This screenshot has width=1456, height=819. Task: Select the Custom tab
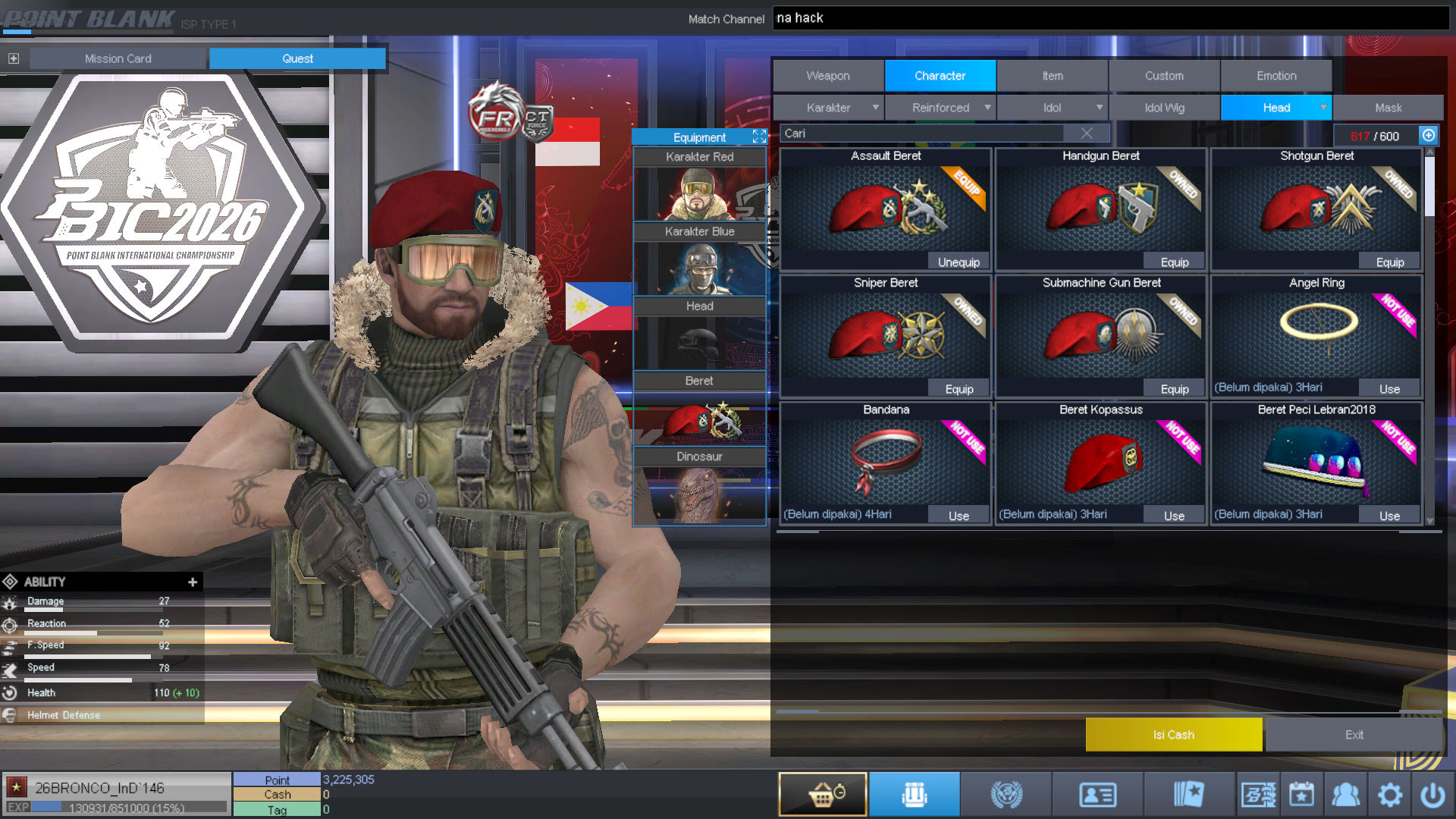pyautogui.click(x=1164, y=76)
